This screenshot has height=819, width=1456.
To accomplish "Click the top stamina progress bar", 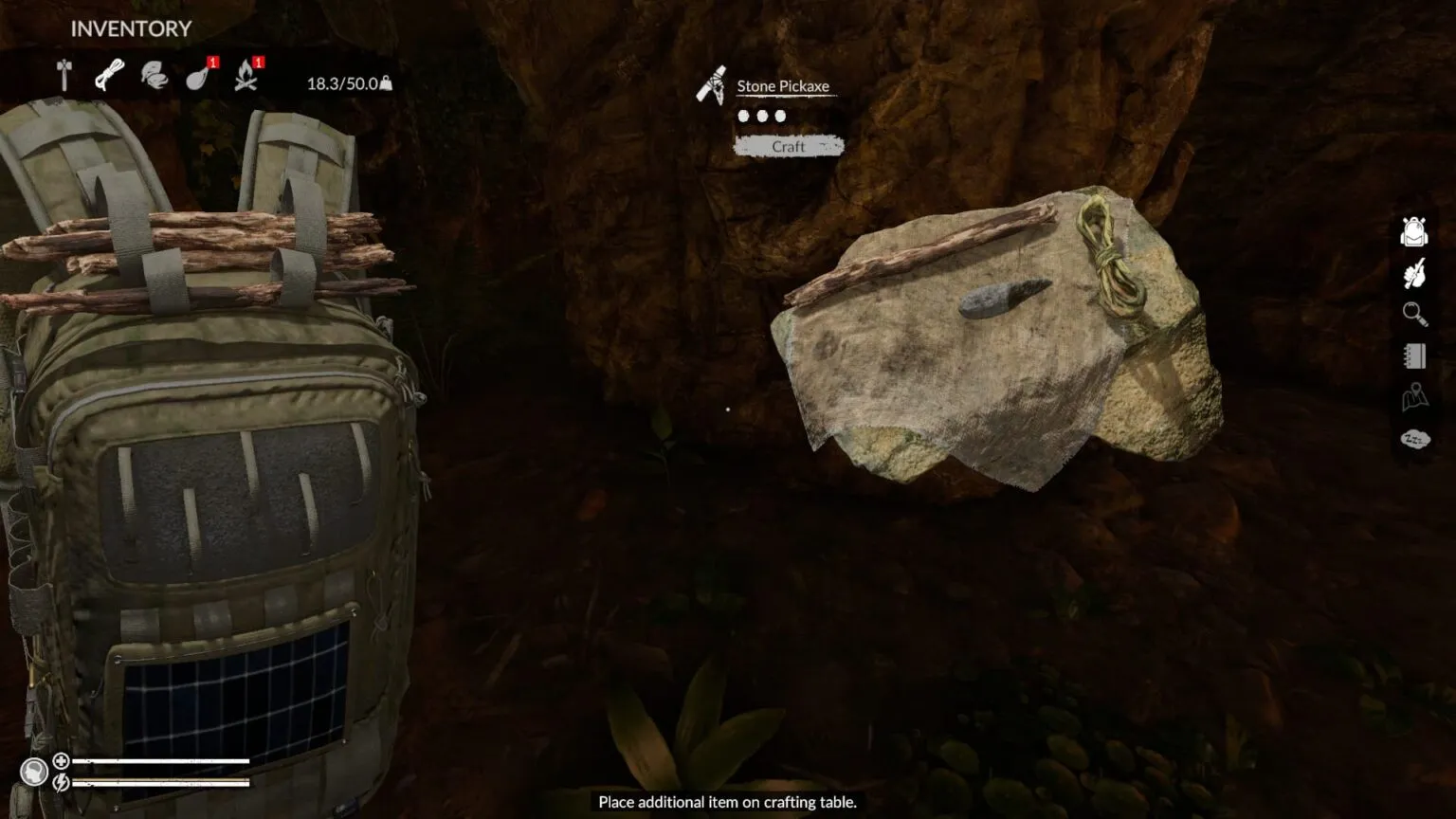I will [x=163, y=760].
